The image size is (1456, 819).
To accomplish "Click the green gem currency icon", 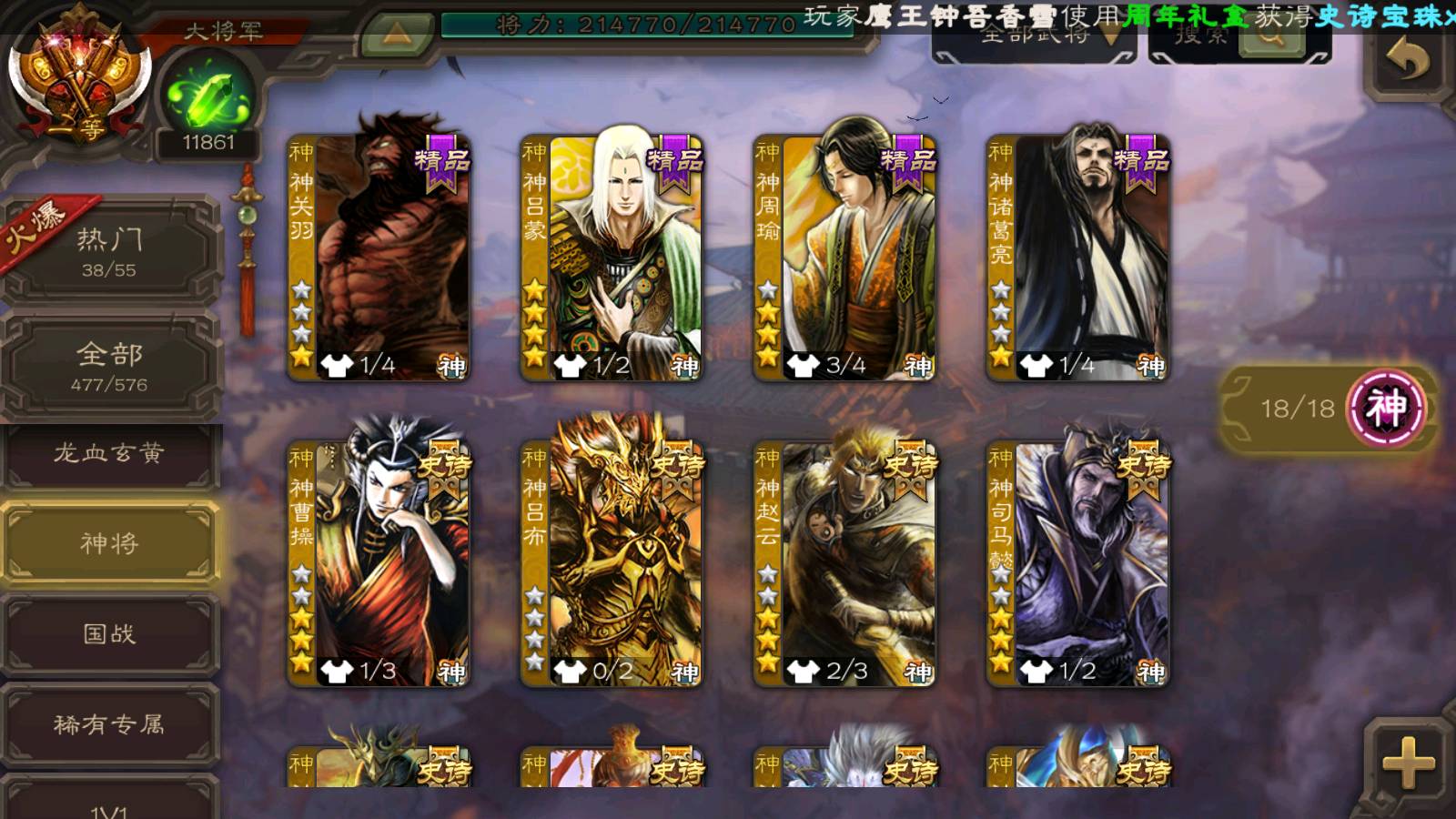I will point(208,97).
